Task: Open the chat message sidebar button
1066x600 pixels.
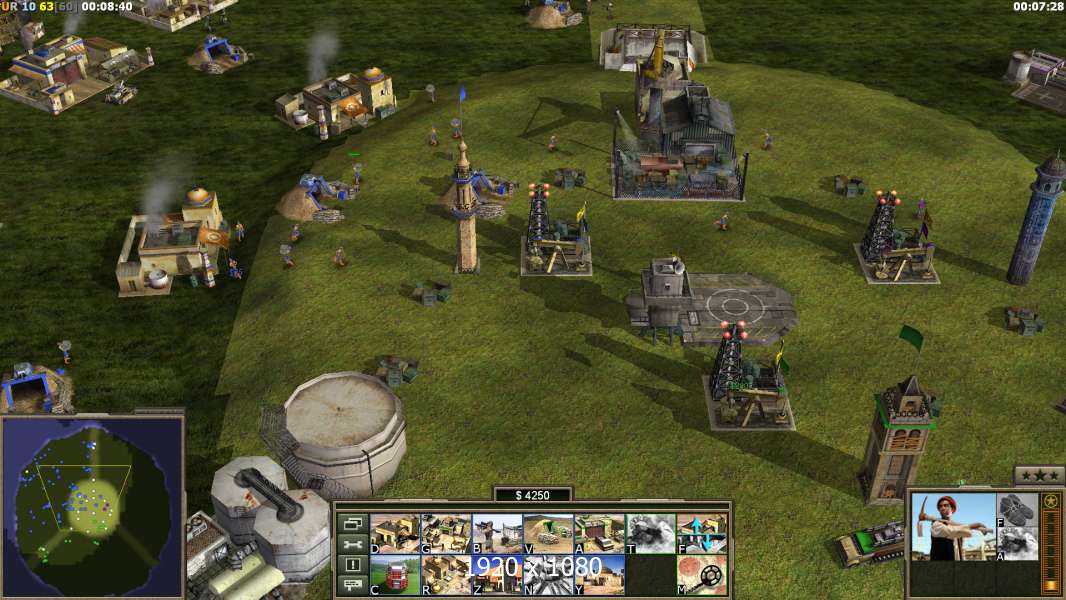Action: tap(352, 585)
